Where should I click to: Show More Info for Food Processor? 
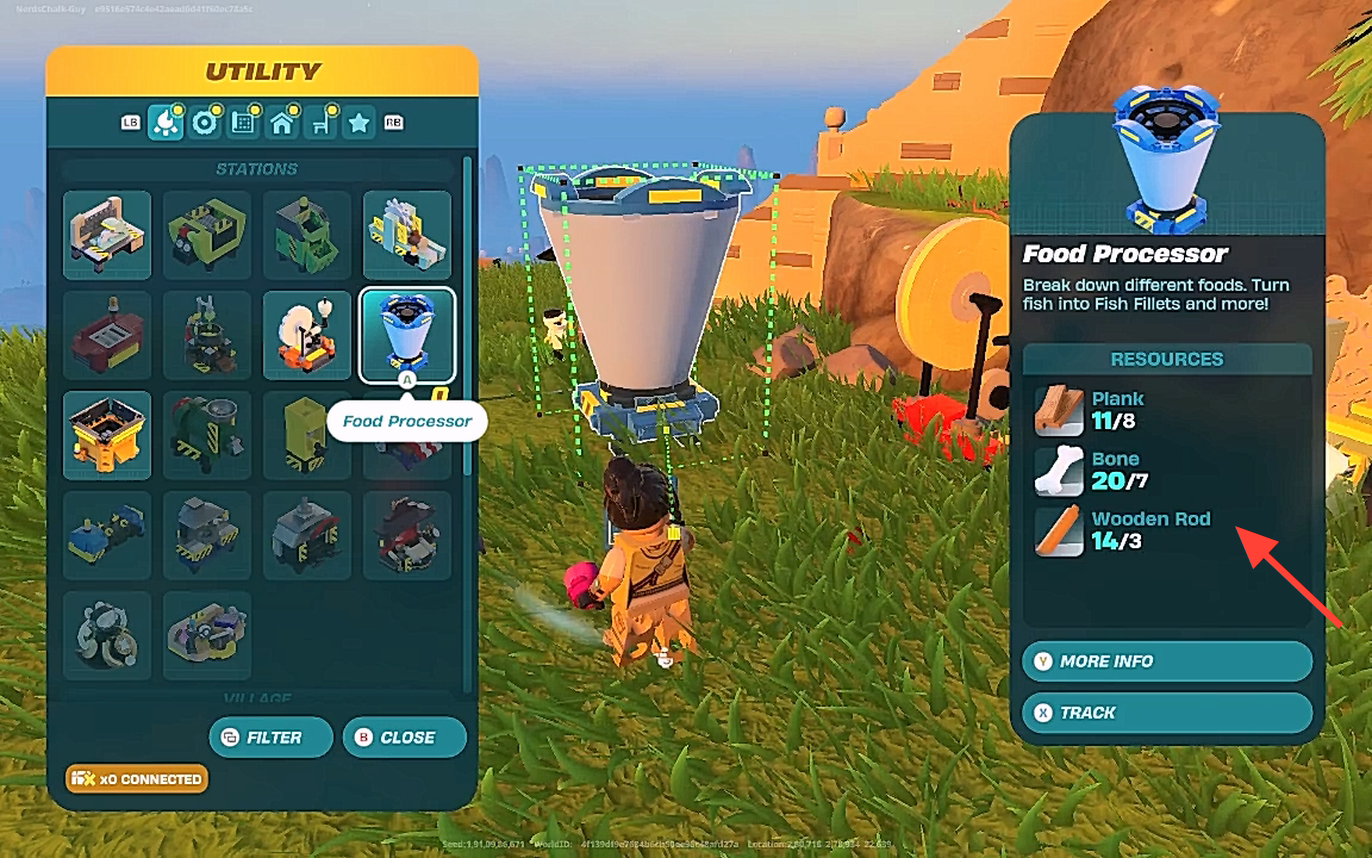pos(1166,661)
